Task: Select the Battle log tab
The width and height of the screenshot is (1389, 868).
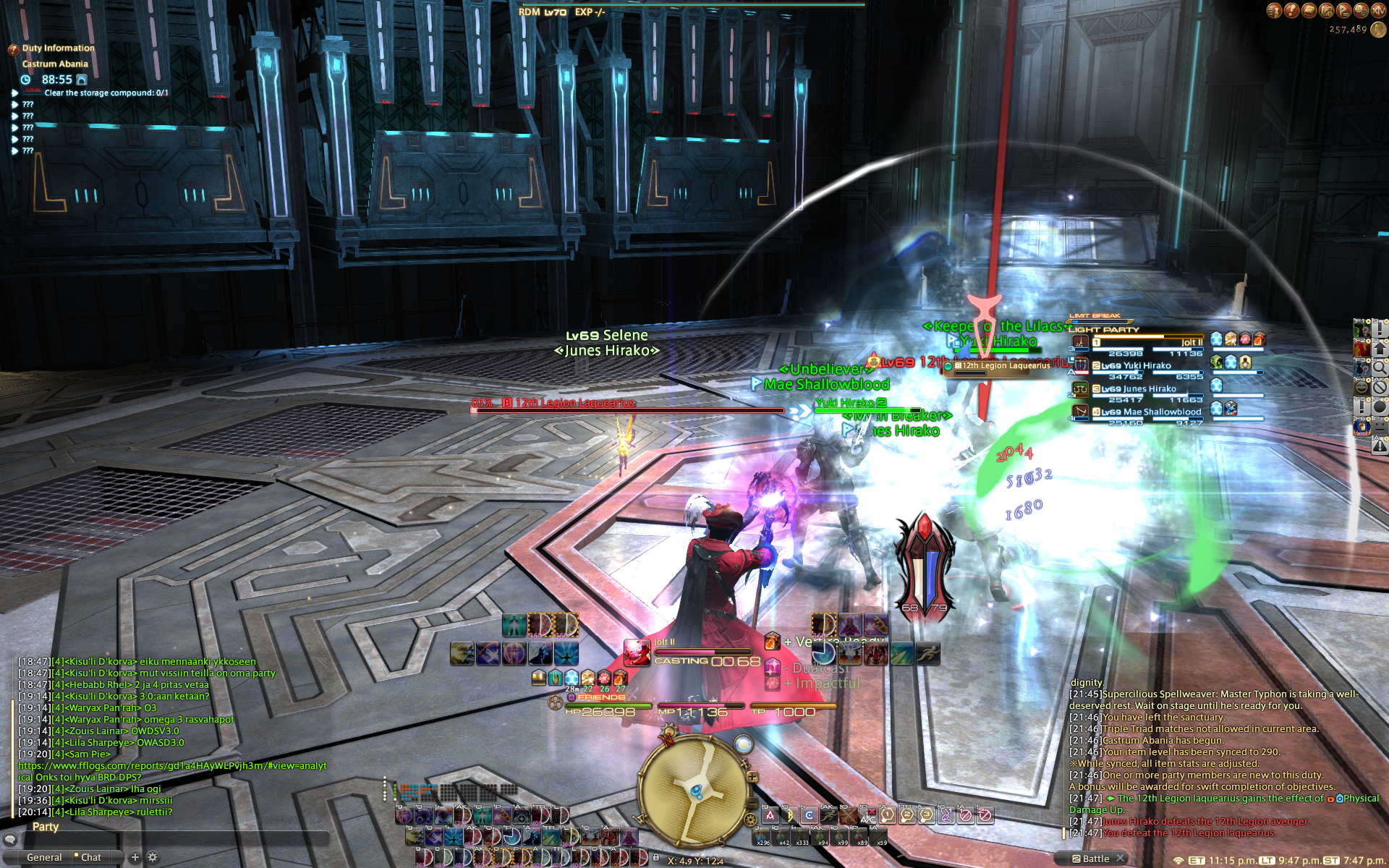Action: tap(1095, 859)
